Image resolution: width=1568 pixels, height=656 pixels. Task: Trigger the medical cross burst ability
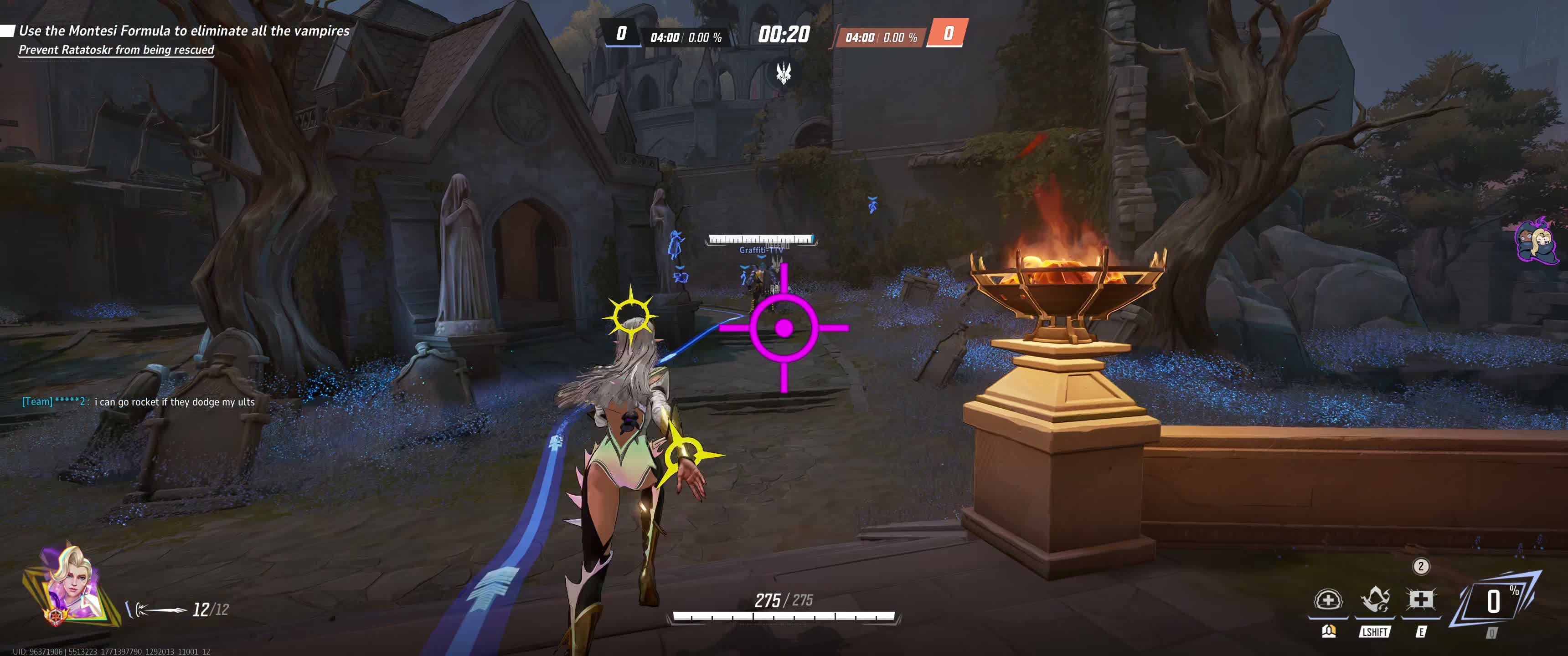1421,600
